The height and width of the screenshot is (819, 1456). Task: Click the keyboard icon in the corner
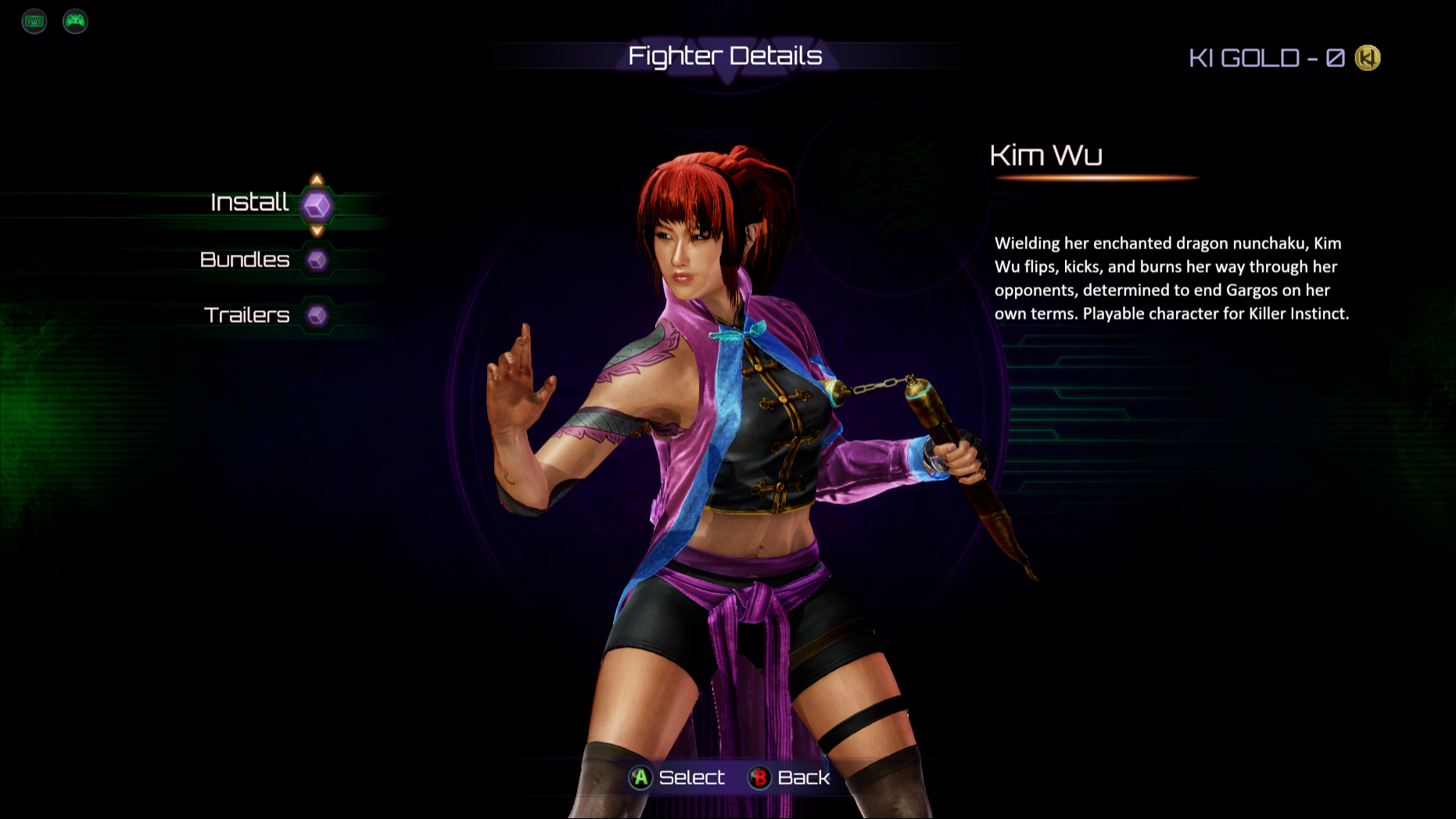tap(34, 21)
